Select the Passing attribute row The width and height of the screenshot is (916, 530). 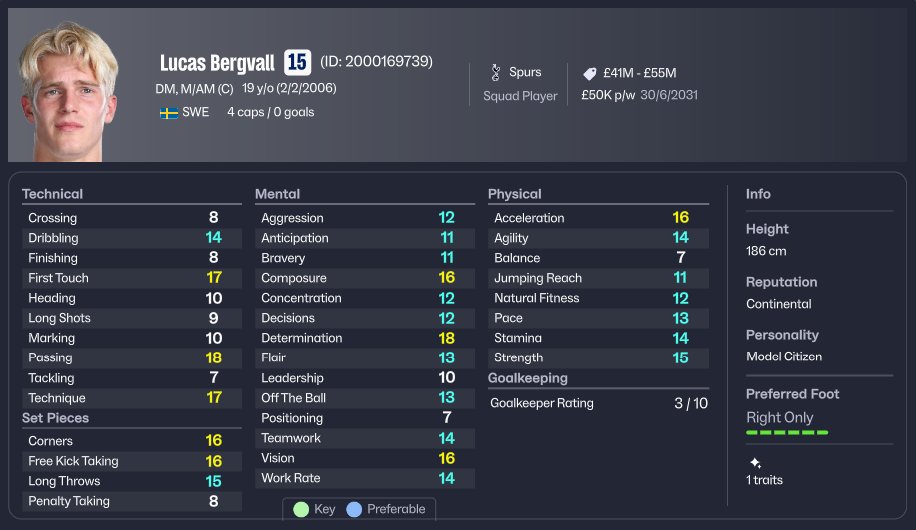pos(131,358)
